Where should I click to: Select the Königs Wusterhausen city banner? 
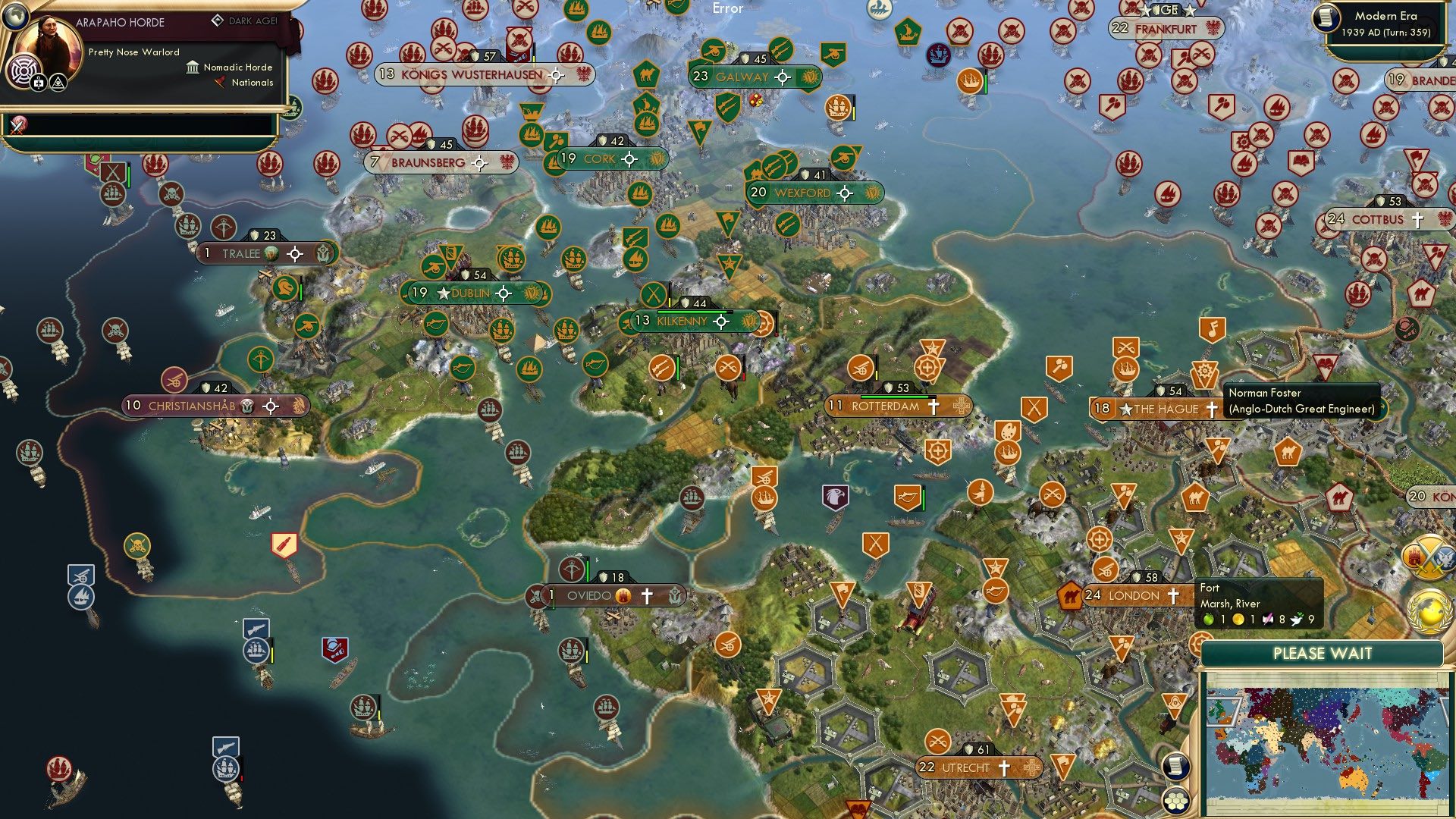click(x=472, y=75)
